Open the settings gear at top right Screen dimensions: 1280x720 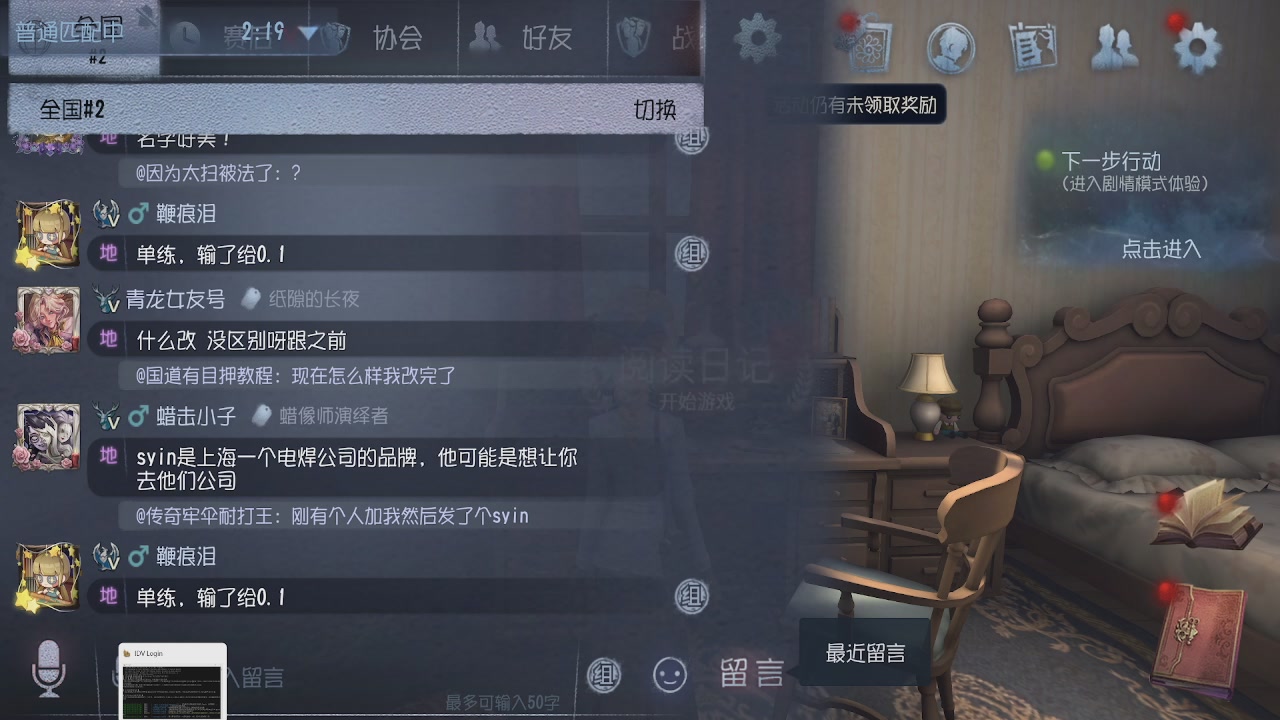coord(1196,44)
